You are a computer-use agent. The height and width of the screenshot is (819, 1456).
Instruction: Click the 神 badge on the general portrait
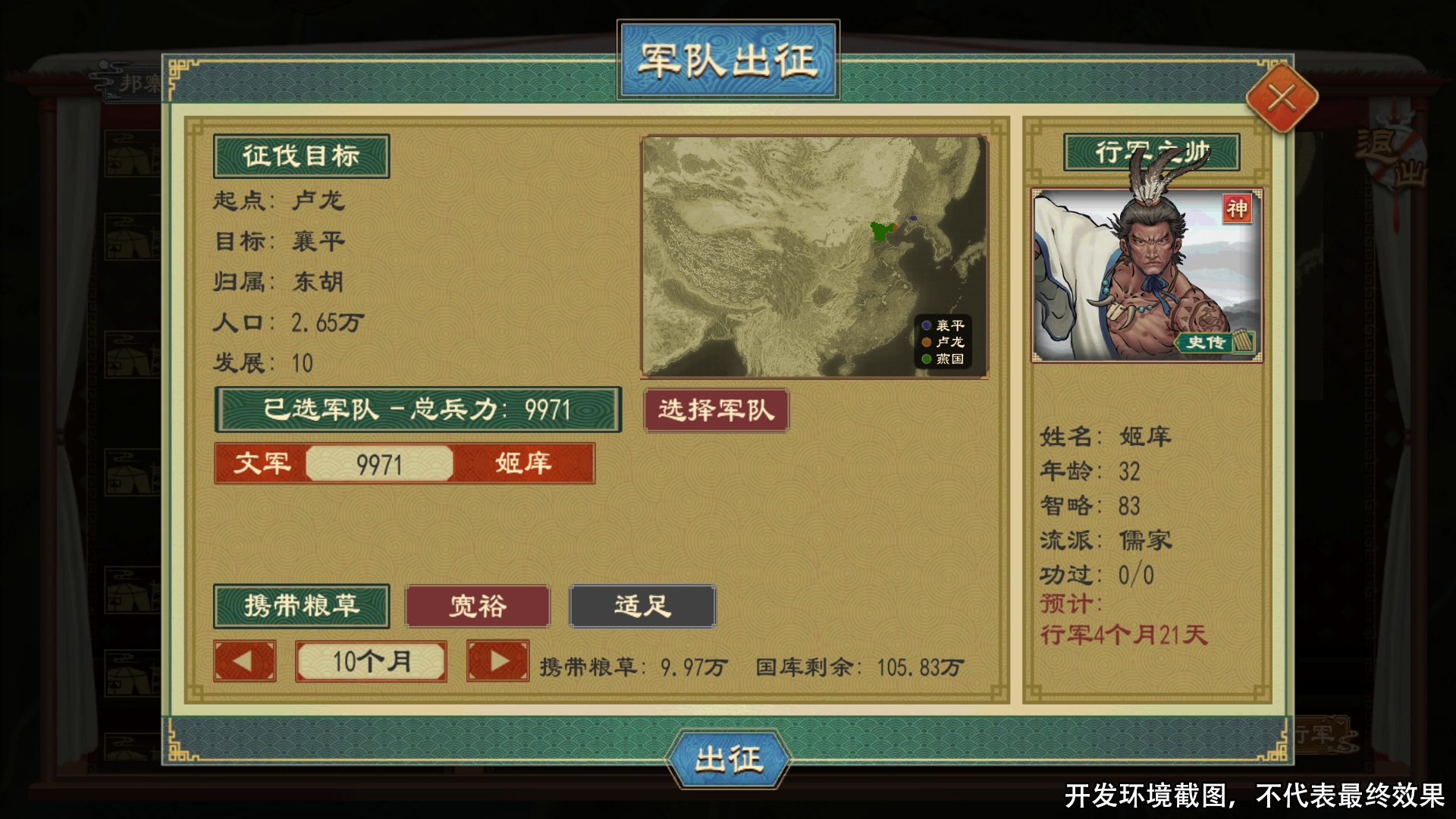1238,209
